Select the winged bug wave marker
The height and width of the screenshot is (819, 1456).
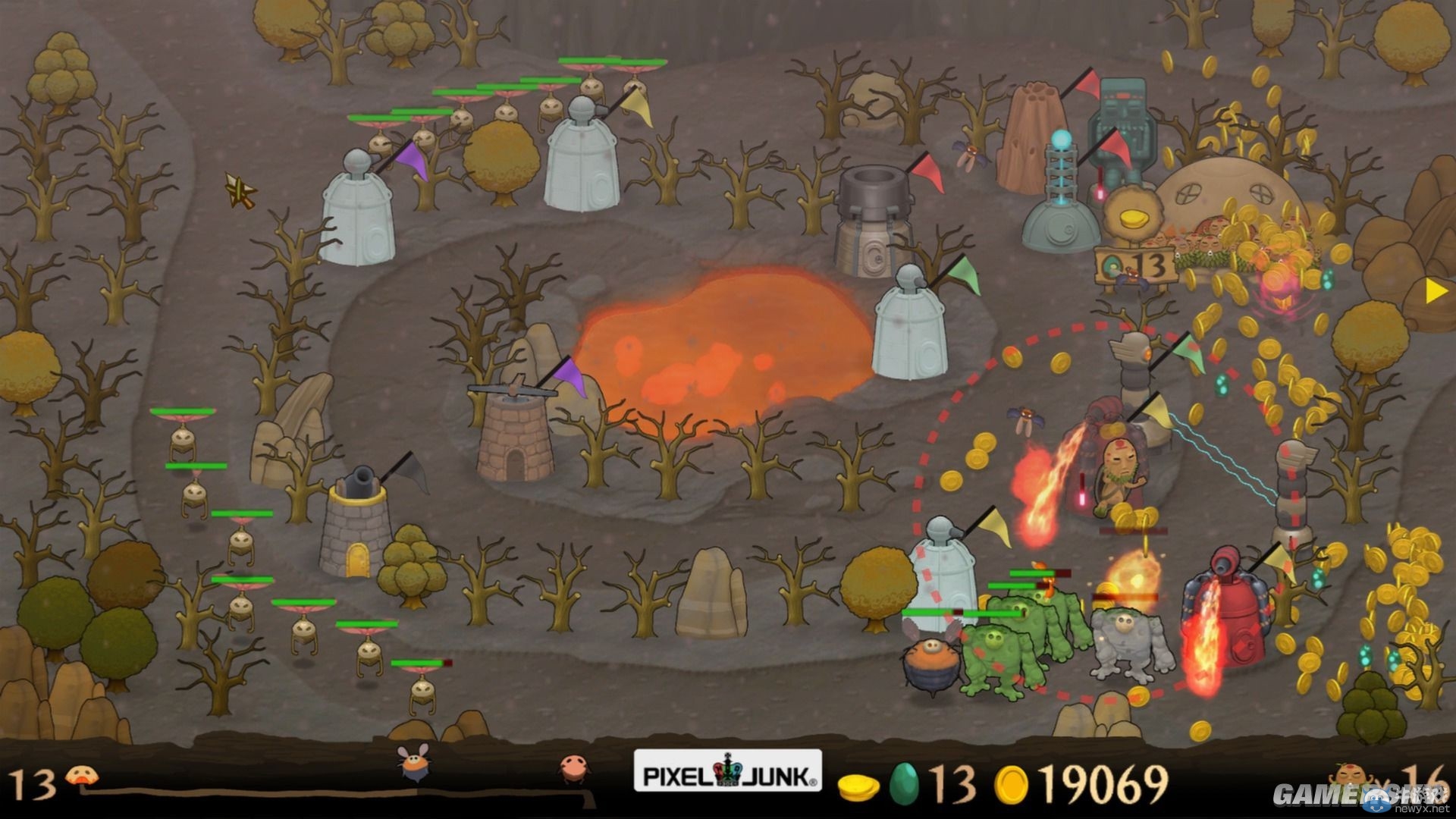coord(416,764)
